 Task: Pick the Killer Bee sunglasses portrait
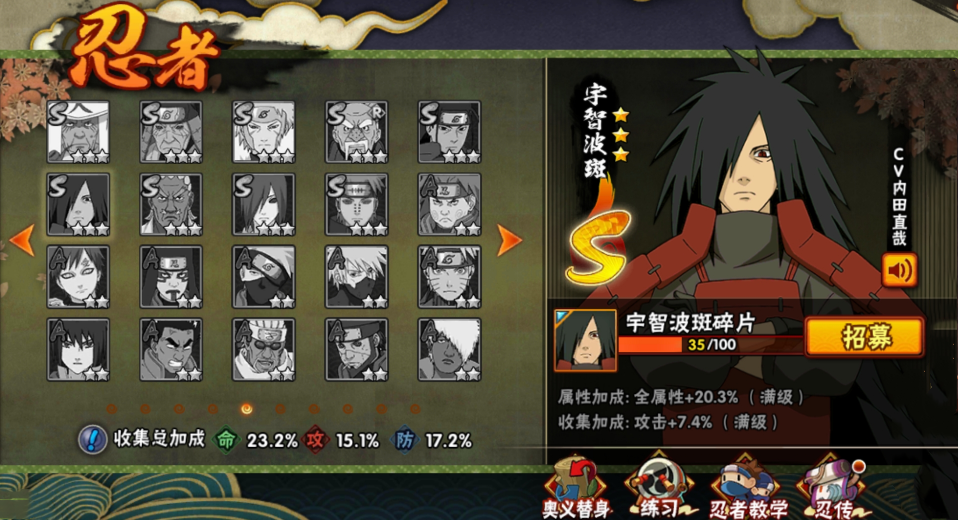264,349
